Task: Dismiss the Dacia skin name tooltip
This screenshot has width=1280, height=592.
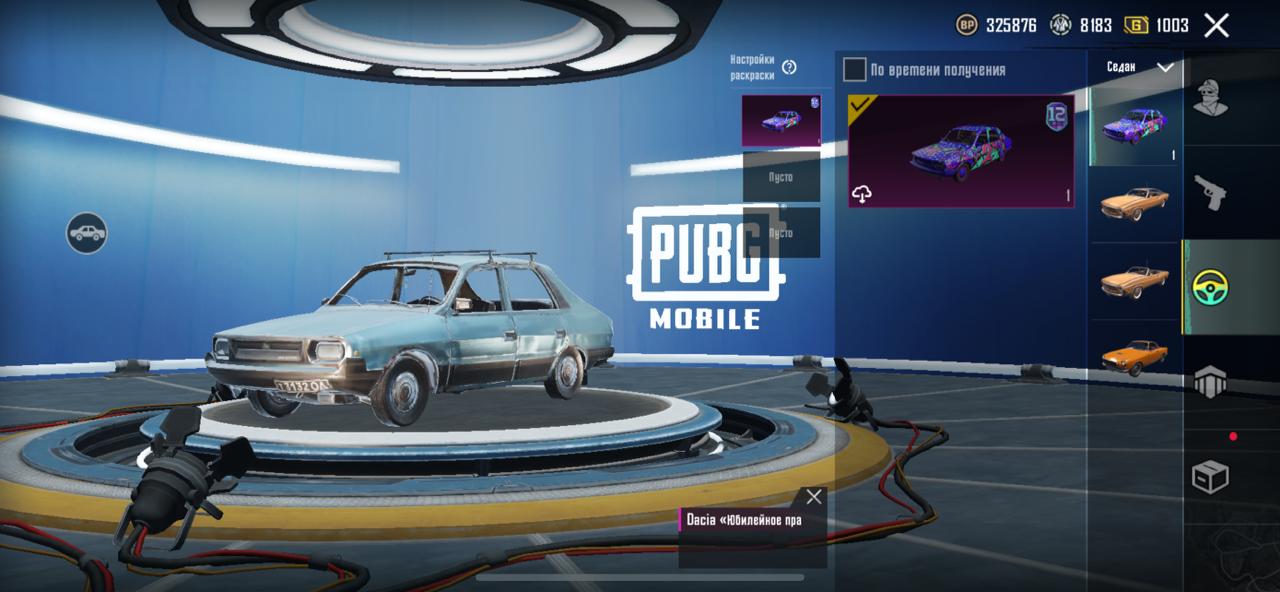Action: click(814, 497)
